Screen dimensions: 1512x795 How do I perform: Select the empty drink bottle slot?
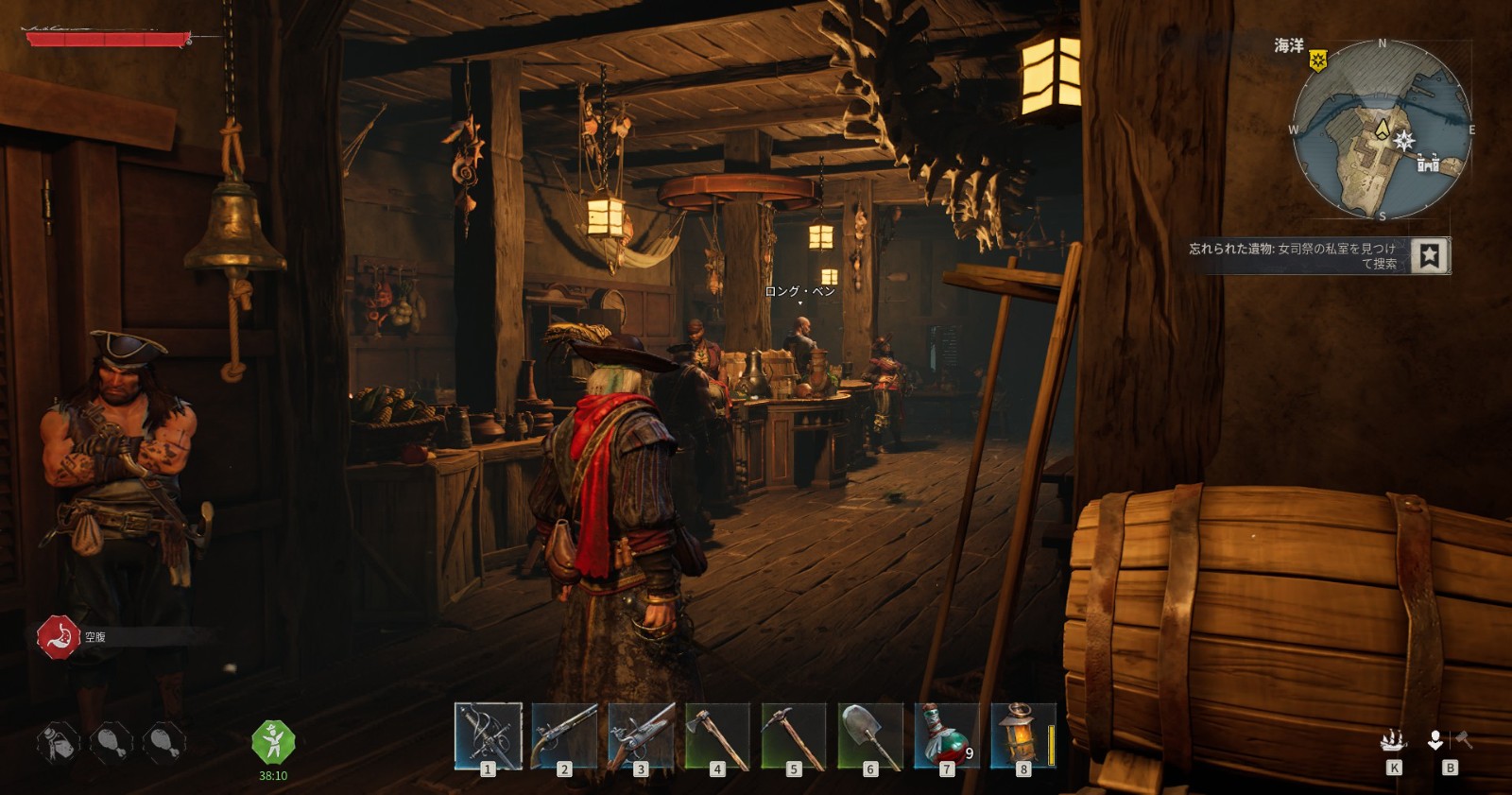[58, 742]
